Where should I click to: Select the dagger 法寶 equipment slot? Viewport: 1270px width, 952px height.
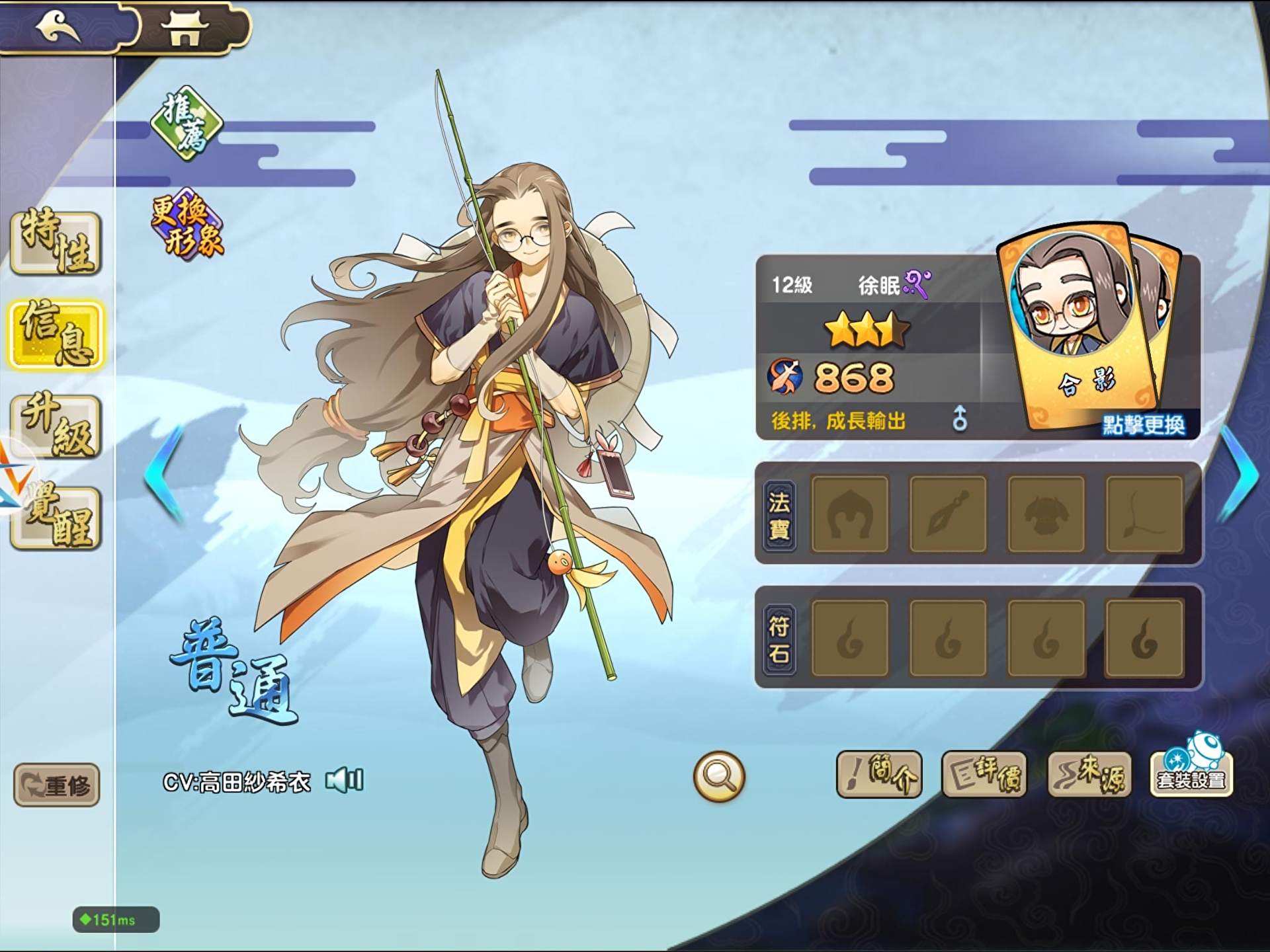(948, 514)
